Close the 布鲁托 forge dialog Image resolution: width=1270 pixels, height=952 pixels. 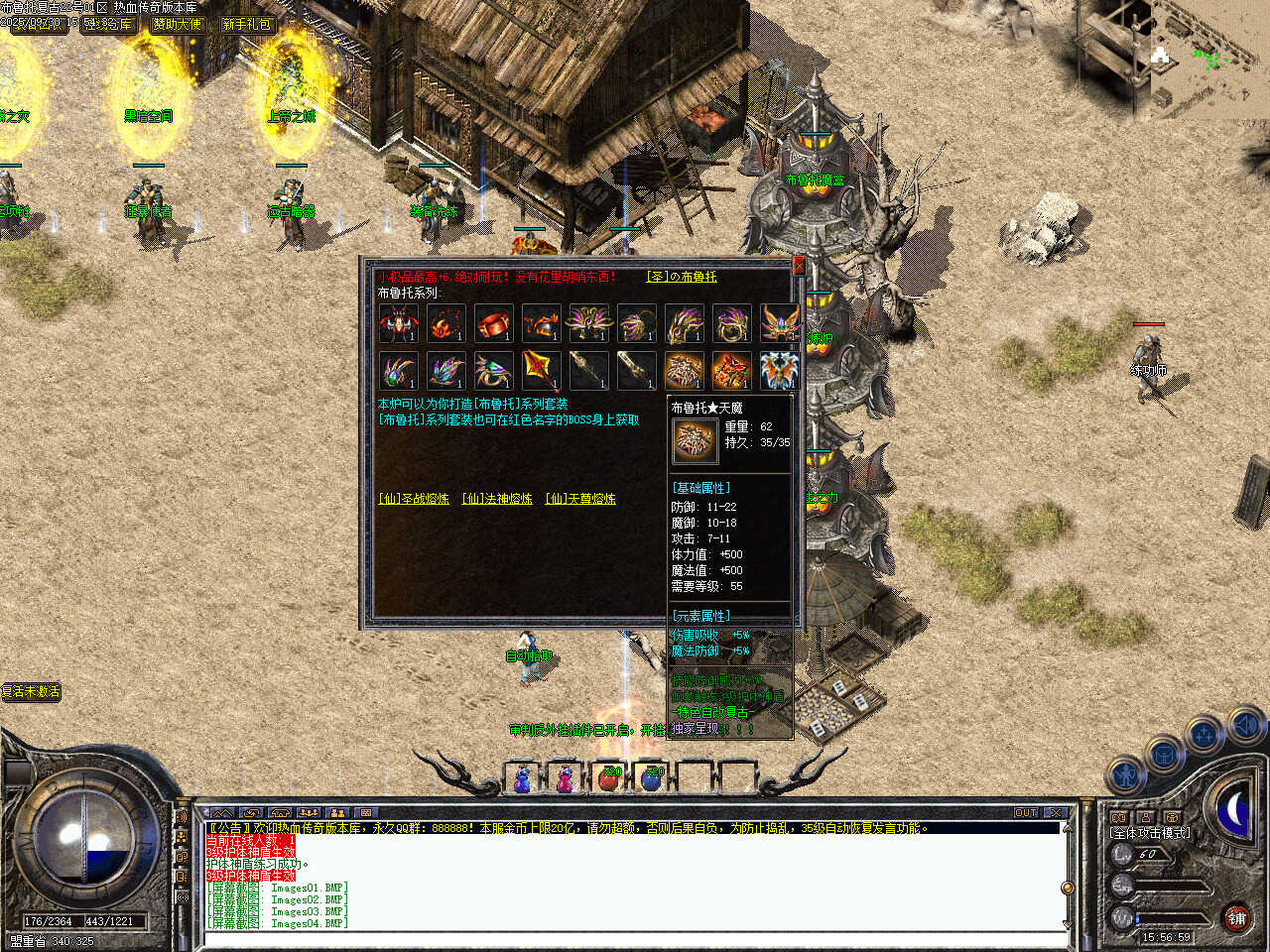click(x=799, y=266)
